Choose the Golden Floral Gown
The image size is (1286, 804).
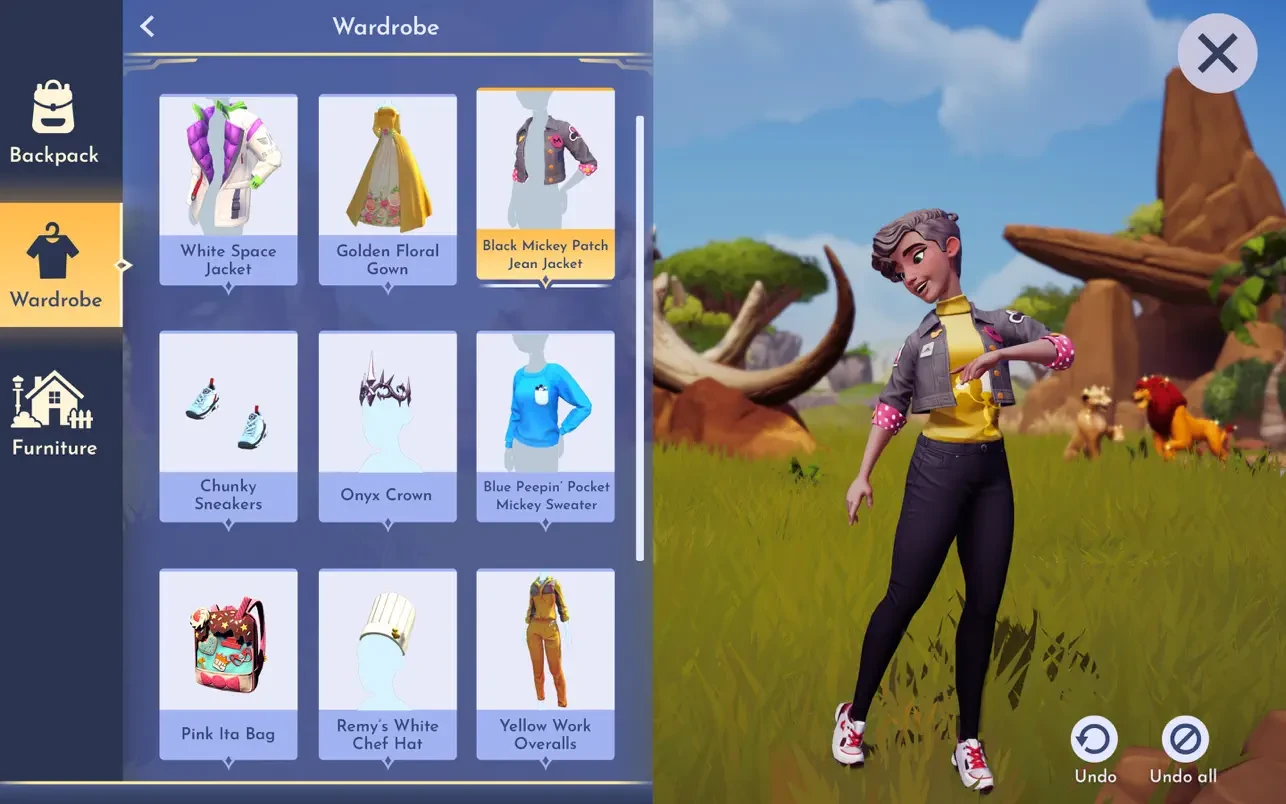click(387, 189)
